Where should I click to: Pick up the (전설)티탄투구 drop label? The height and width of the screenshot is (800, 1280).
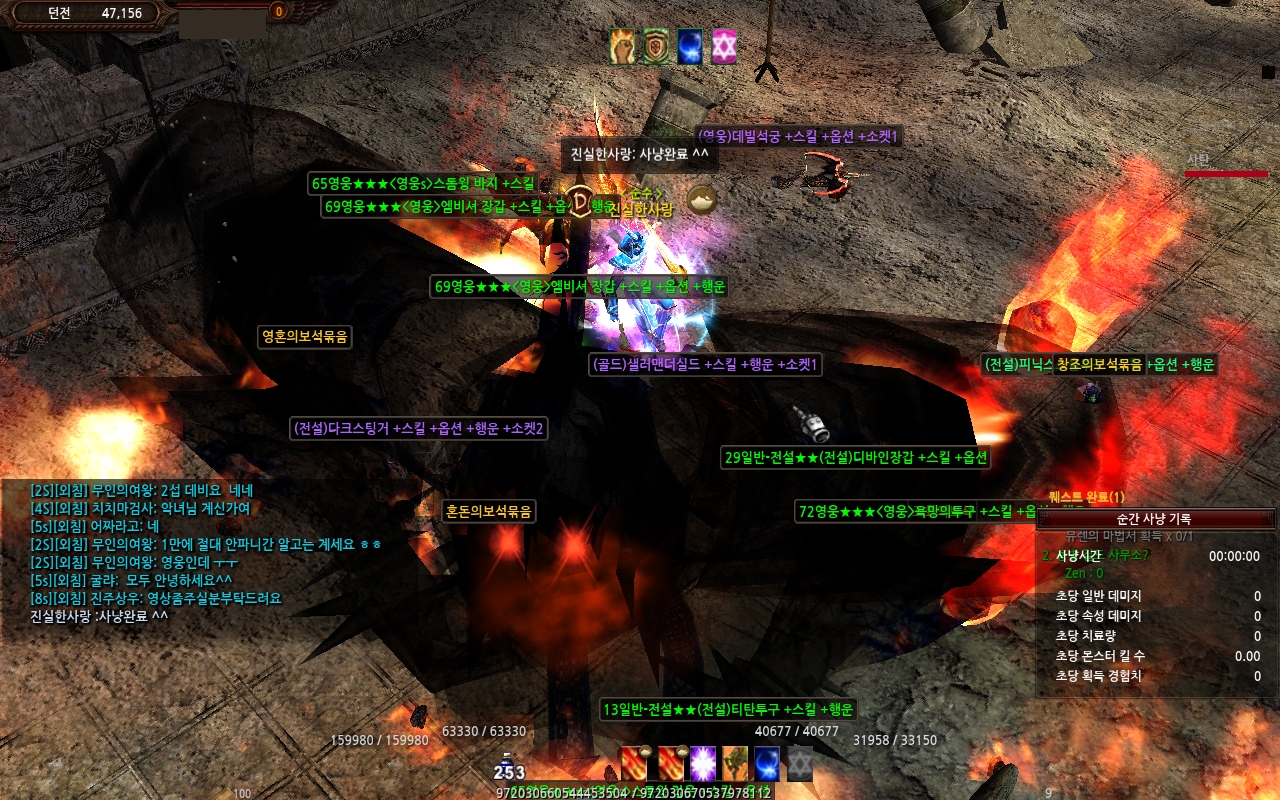728,709
